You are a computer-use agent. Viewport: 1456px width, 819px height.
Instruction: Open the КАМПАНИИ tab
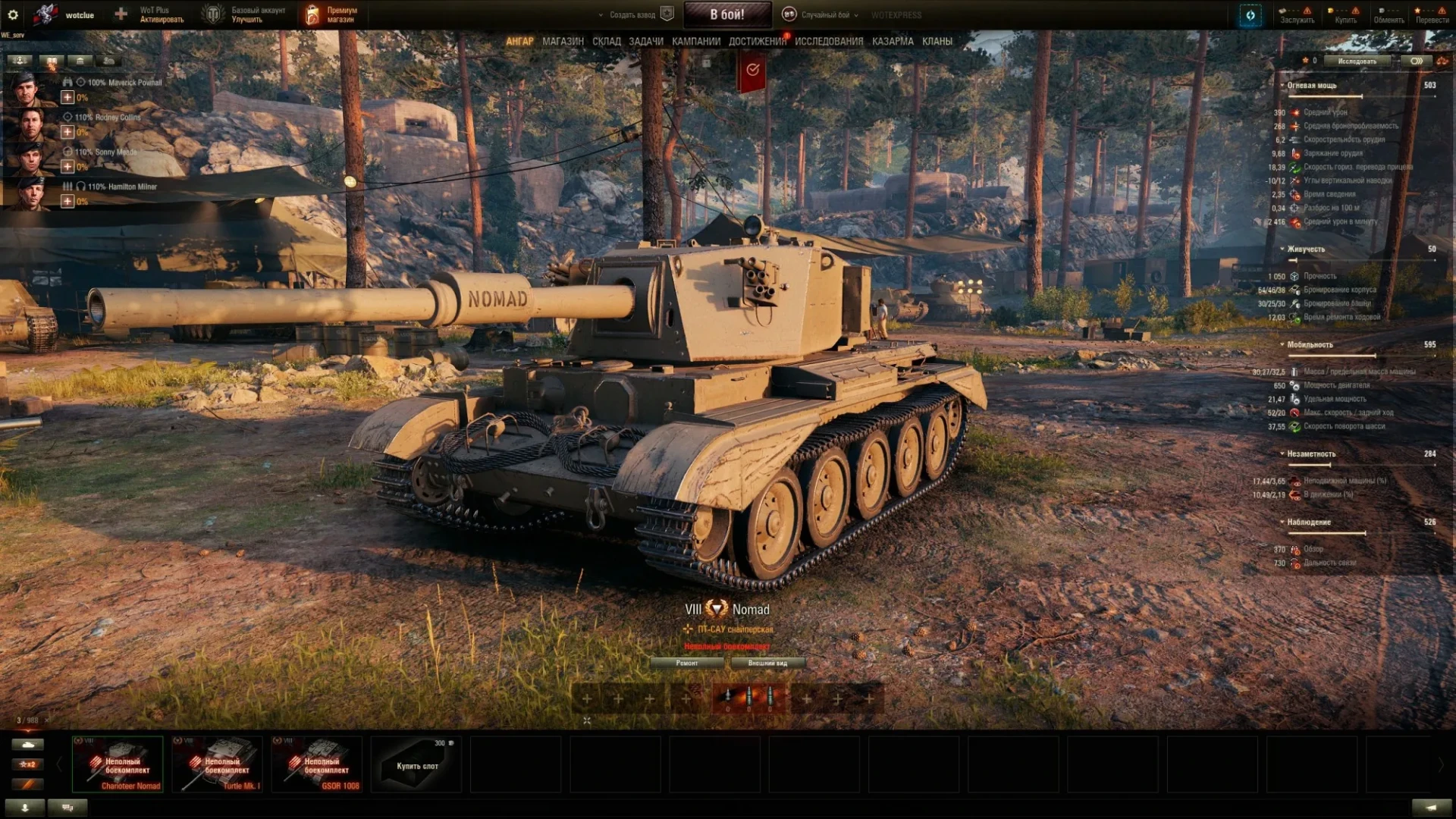tap(695, 42)
